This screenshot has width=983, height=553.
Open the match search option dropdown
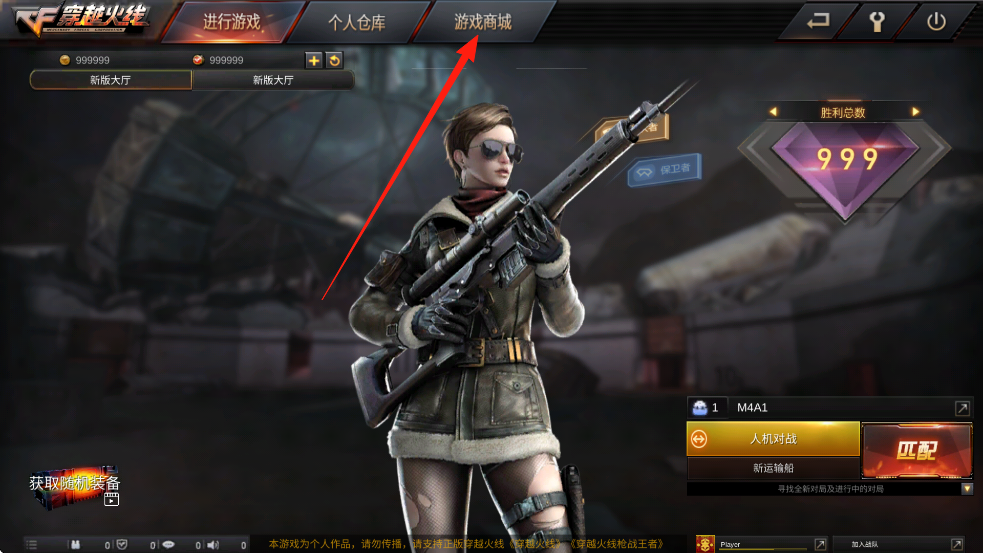coord(967,489)
